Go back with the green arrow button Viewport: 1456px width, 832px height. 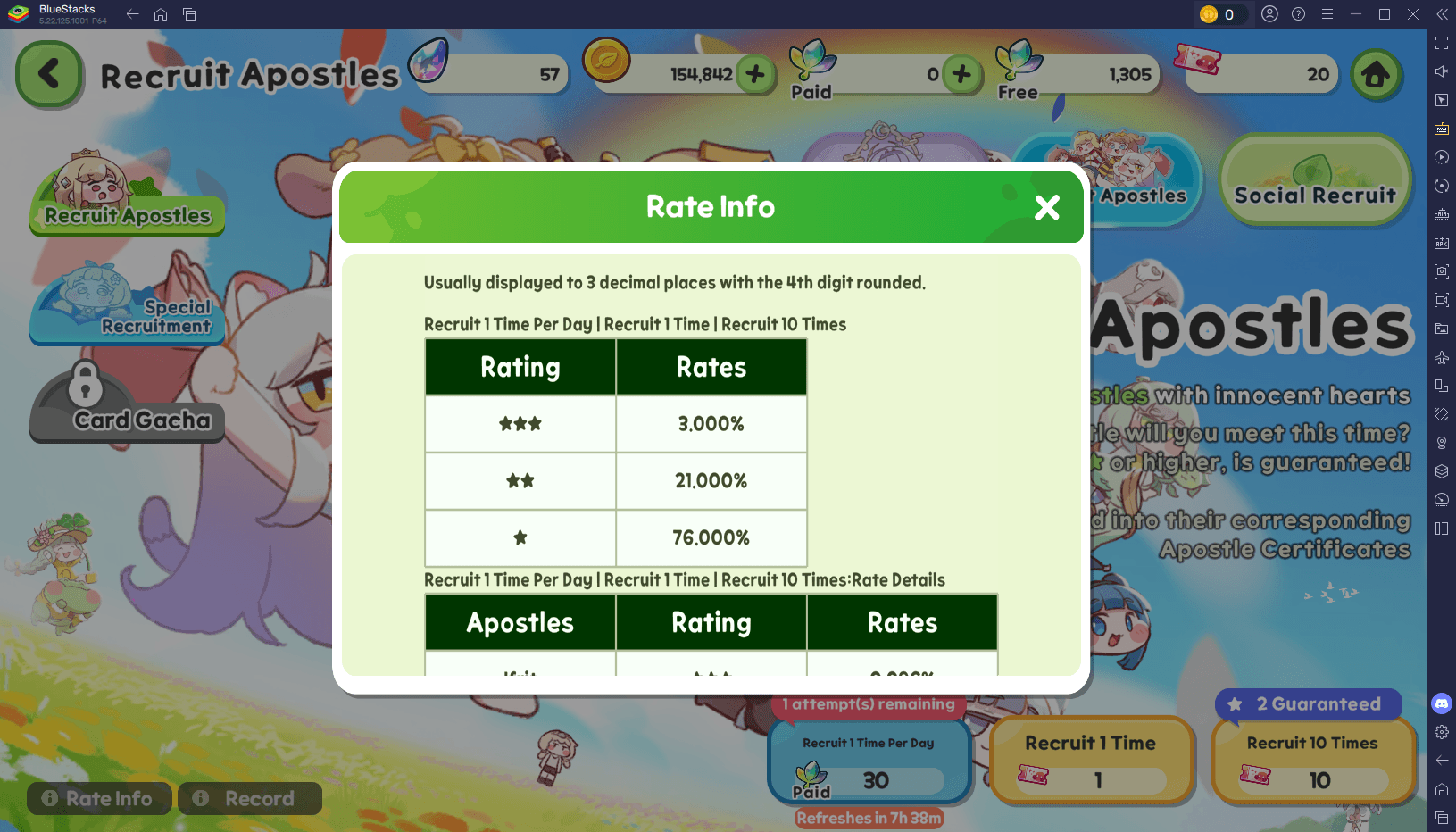pos(49,75)
